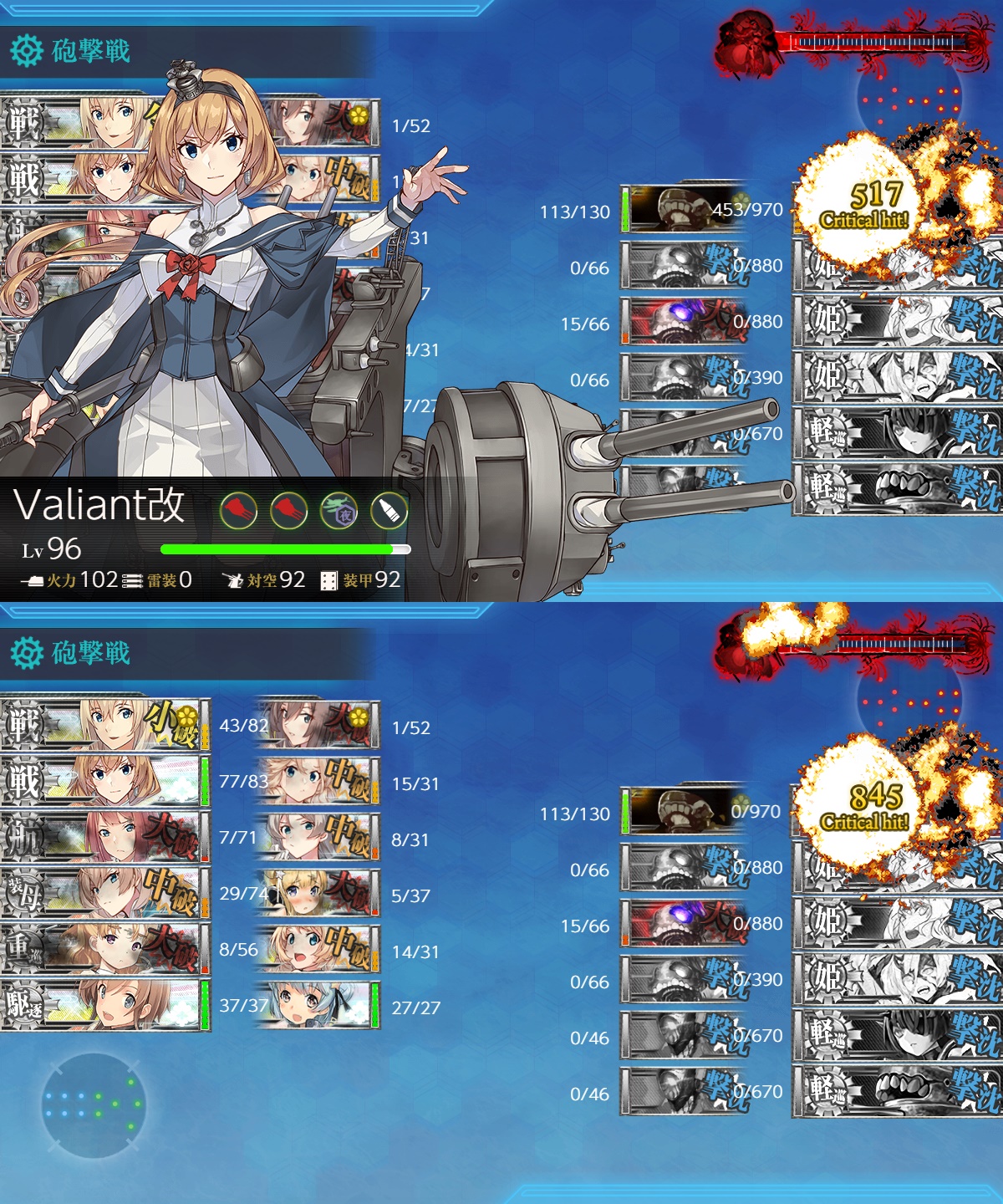Choose the battleship banner with 43/82 HP
This screenshot has width=1003, height=1204.
pyautogui.click(x=104, y=724)
